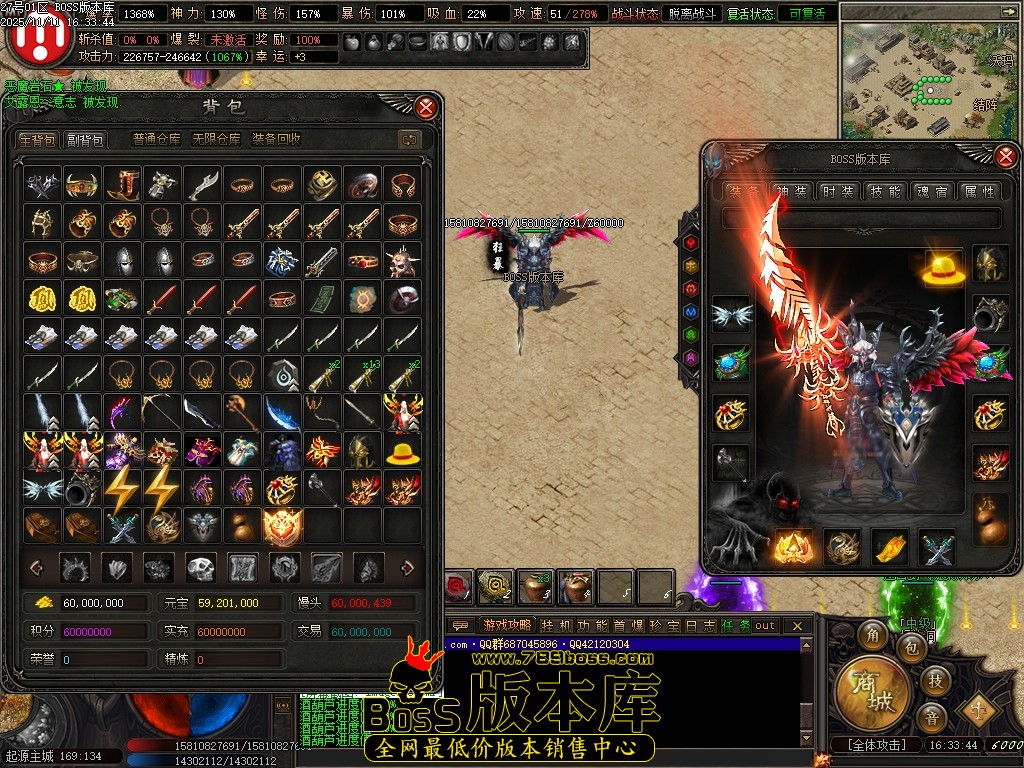The height and width of the screenshot is (768, 1024).
Task: View the 属性 attributes tab
Action: coord(977,191)
